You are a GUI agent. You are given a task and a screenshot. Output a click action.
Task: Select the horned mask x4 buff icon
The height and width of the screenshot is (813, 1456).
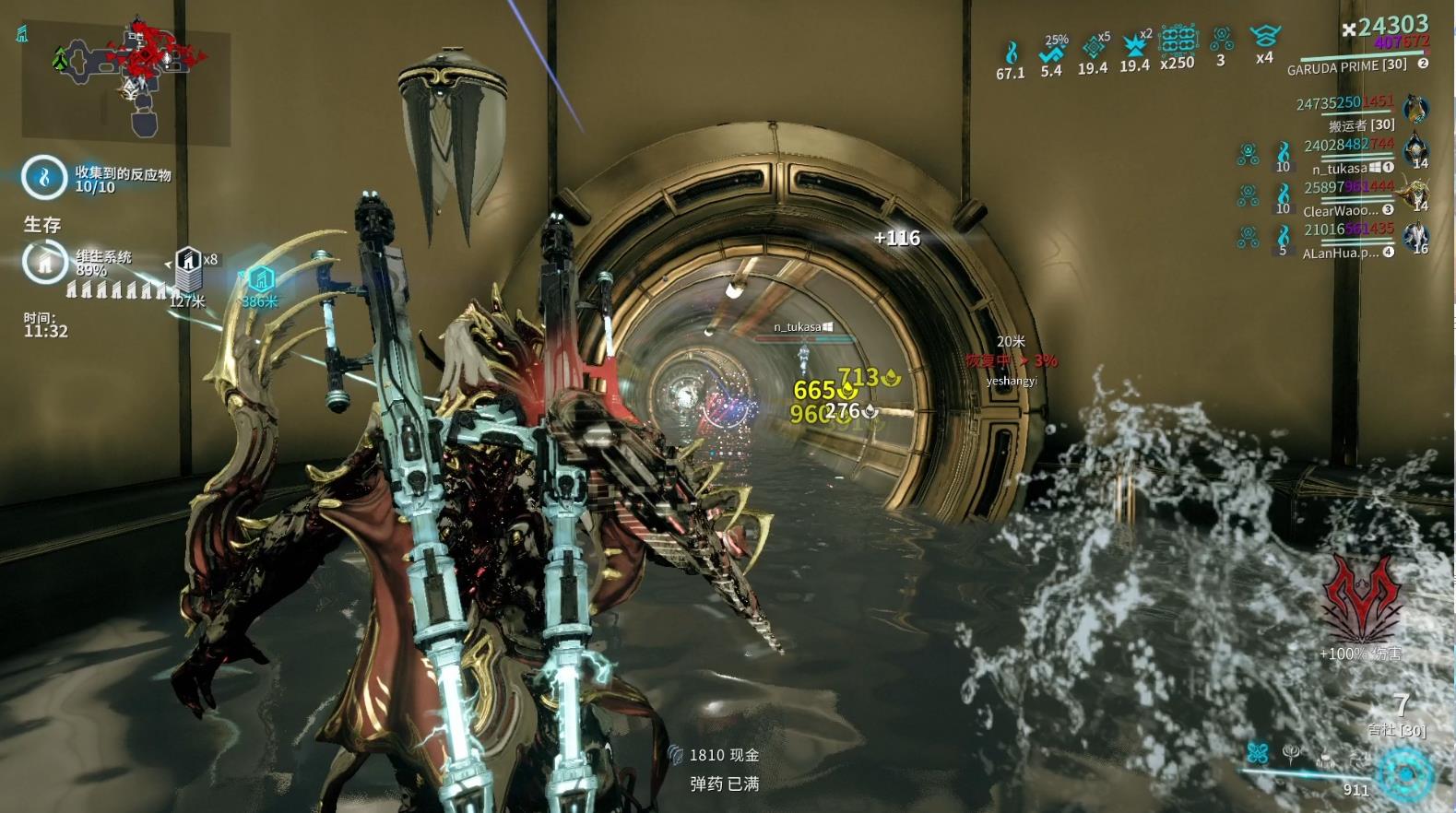coord(1264,36)
